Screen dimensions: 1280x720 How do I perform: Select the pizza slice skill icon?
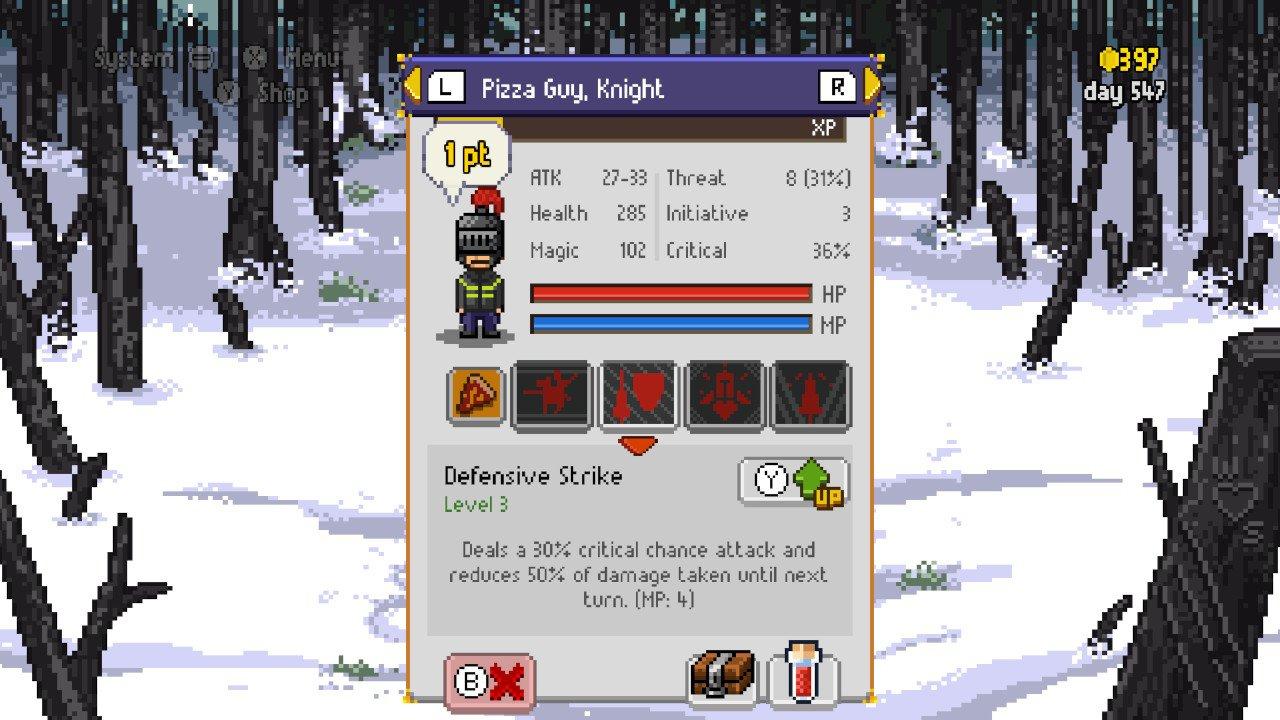coord(478,394)
